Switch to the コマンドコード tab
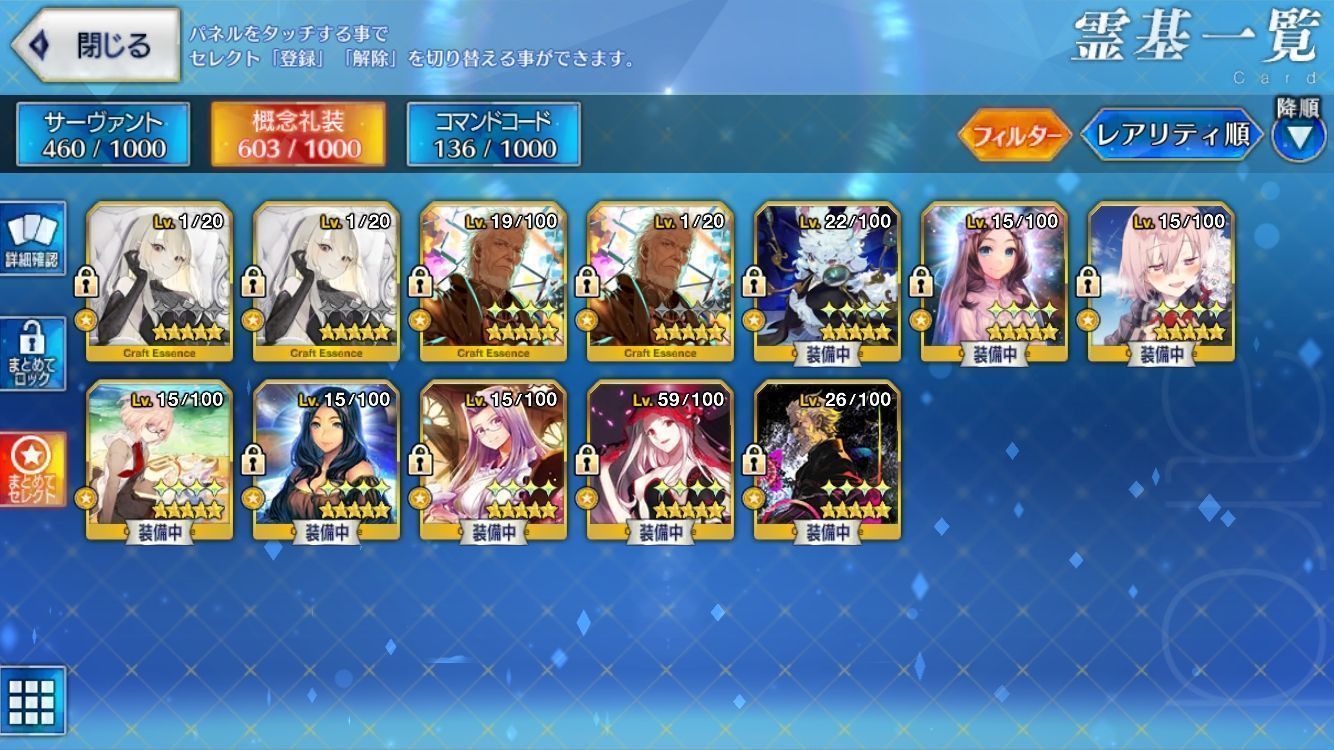 coord(493,135)
